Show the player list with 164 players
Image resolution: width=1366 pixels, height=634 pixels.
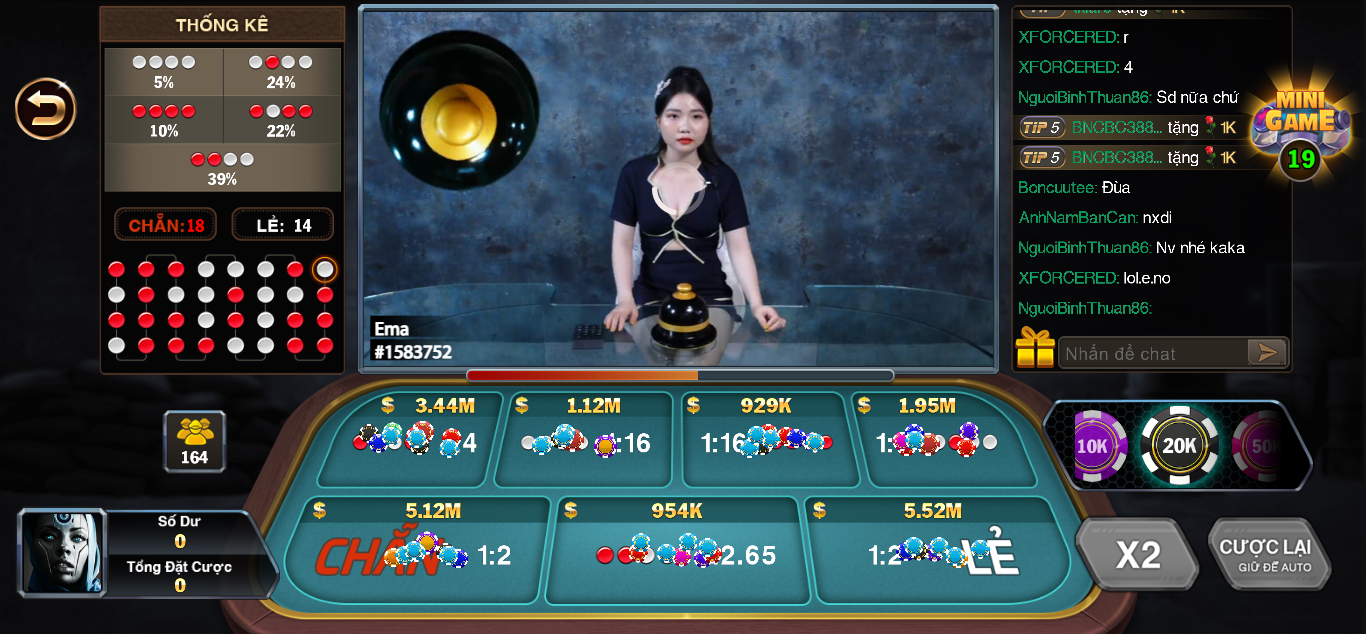194,441
